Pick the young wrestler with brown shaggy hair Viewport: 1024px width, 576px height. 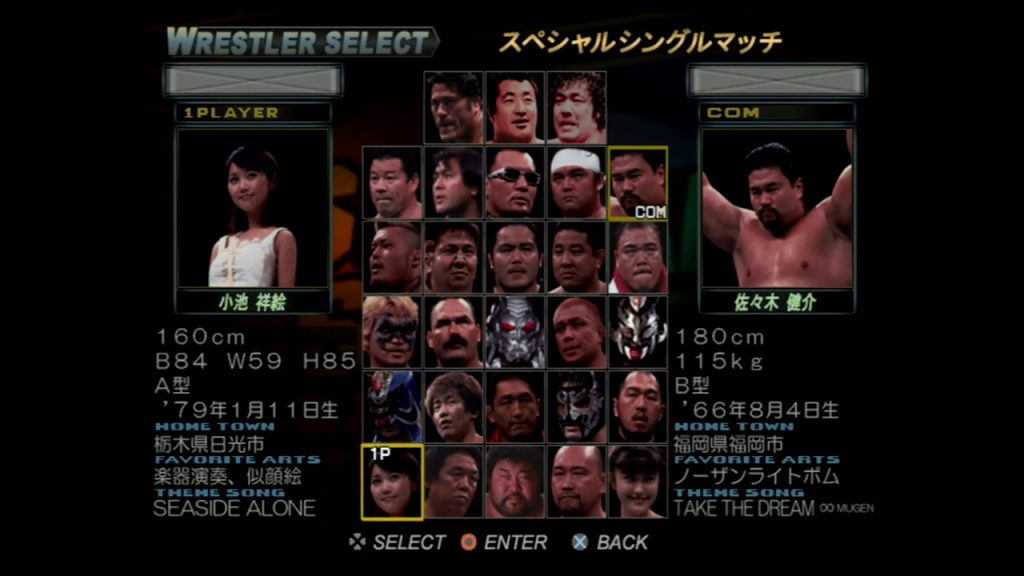(453, 407)
